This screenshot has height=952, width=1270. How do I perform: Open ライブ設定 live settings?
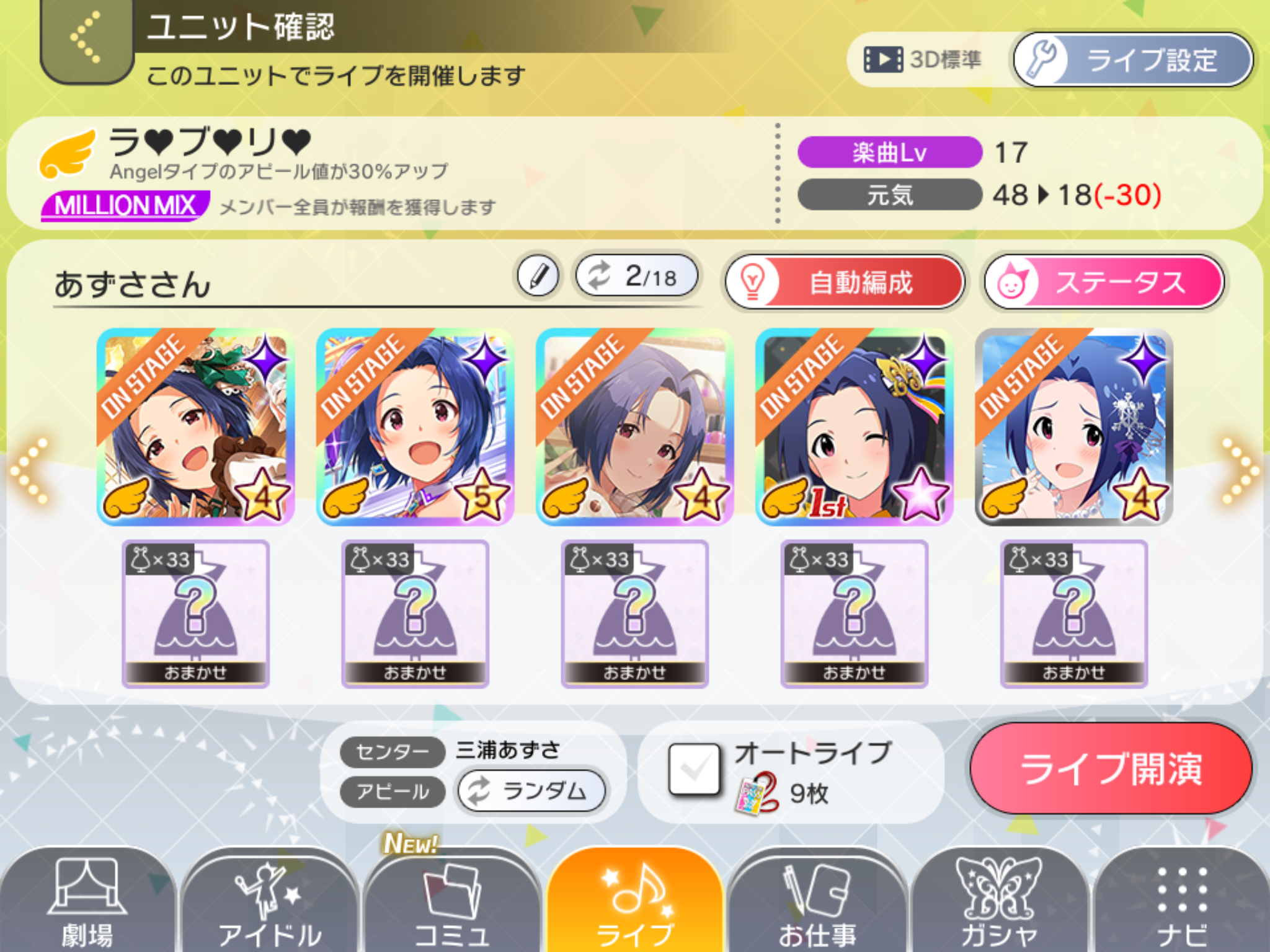pos(1132,60)
